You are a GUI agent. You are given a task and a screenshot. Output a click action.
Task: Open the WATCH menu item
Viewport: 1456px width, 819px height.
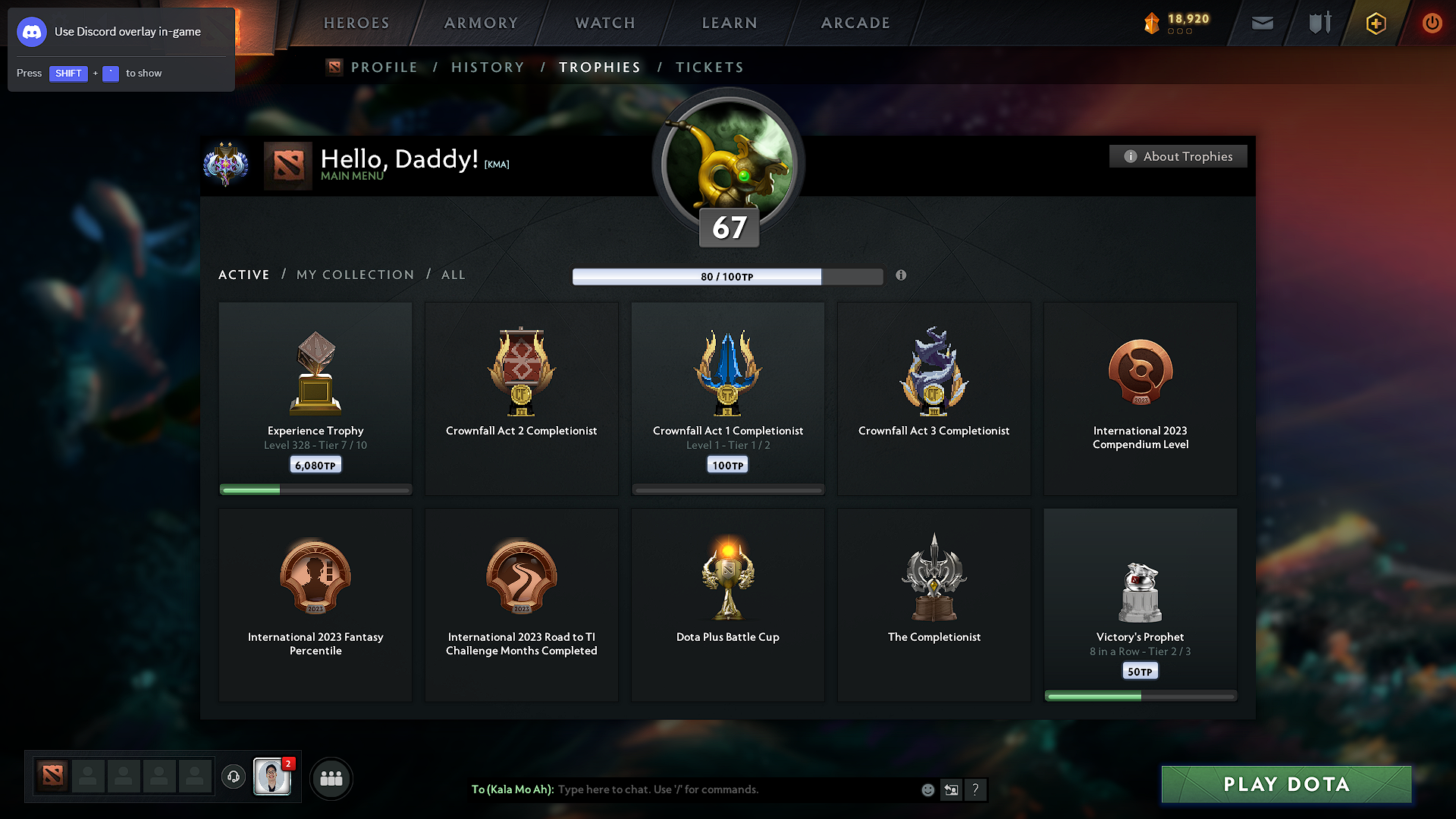(x=604, y=23)
